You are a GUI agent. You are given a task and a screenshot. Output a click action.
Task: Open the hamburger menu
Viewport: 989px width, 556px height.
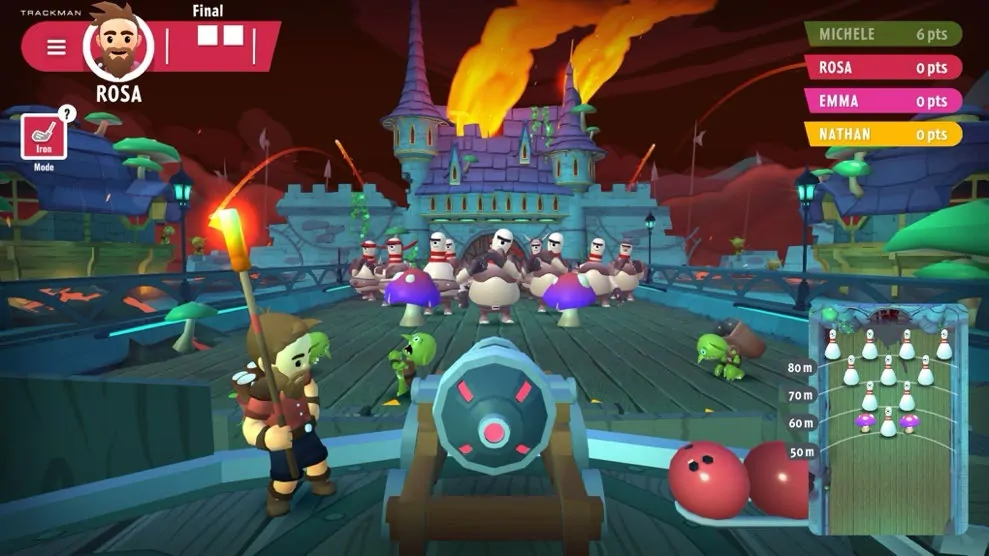click(56, 47)
